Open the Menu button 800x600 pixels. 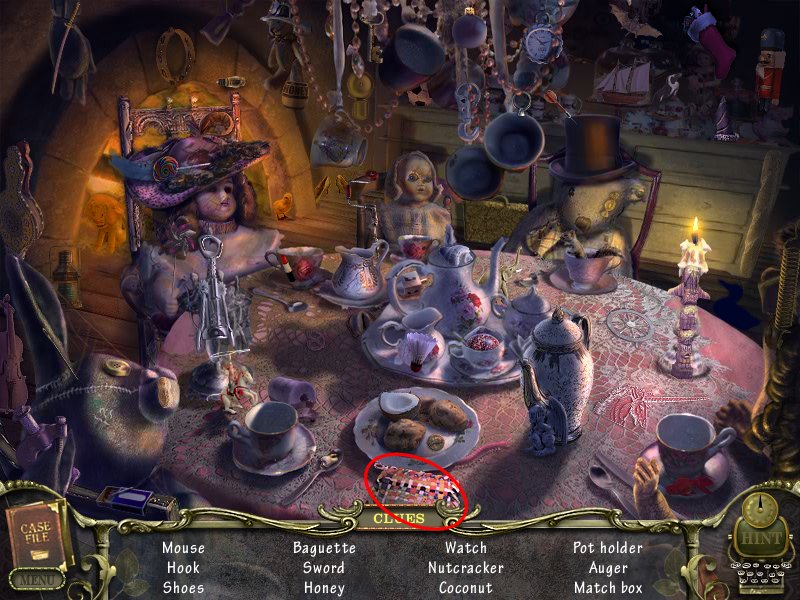pos(35,578)
